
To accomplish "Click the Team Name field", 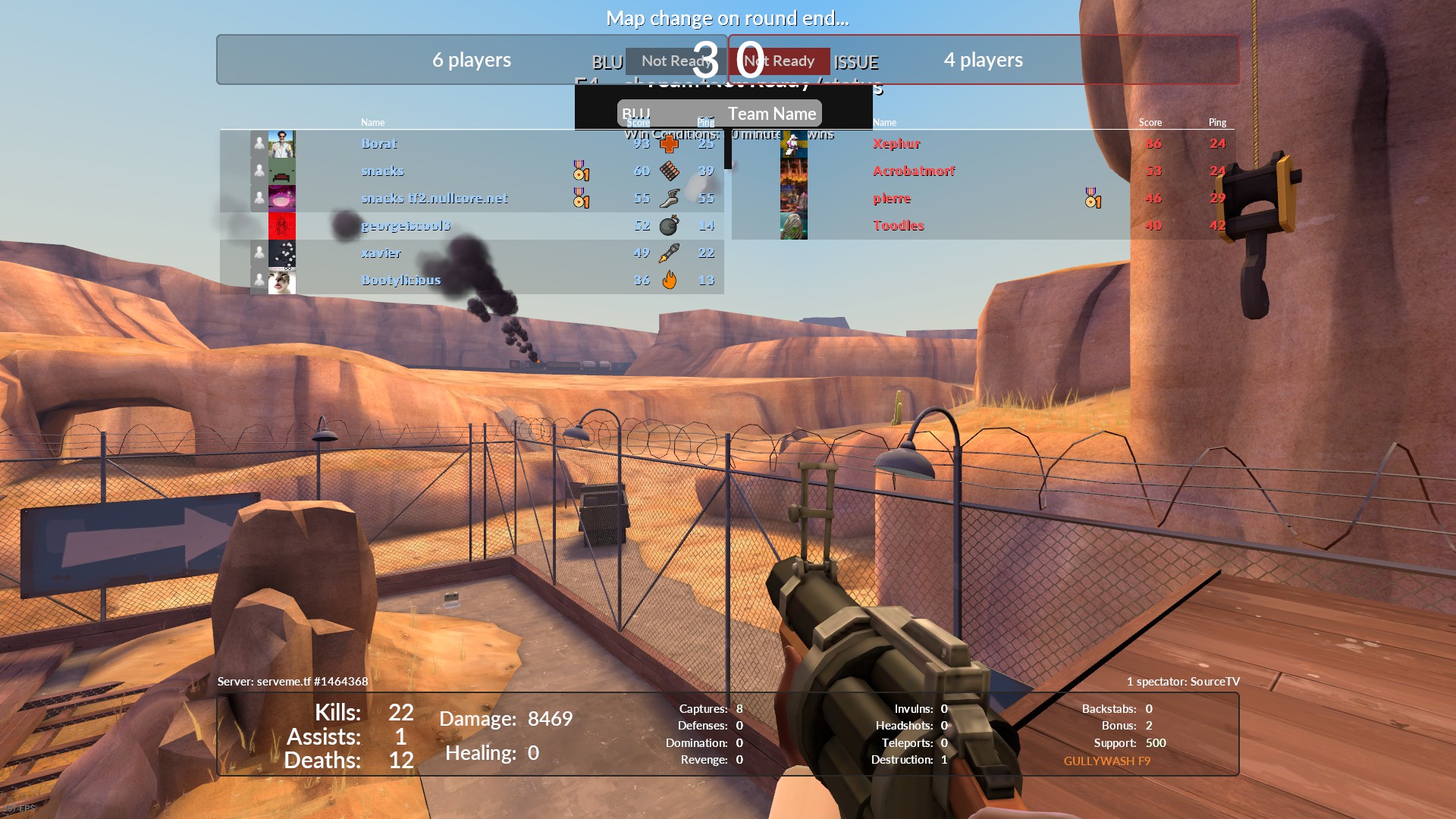I will [772, 114].
